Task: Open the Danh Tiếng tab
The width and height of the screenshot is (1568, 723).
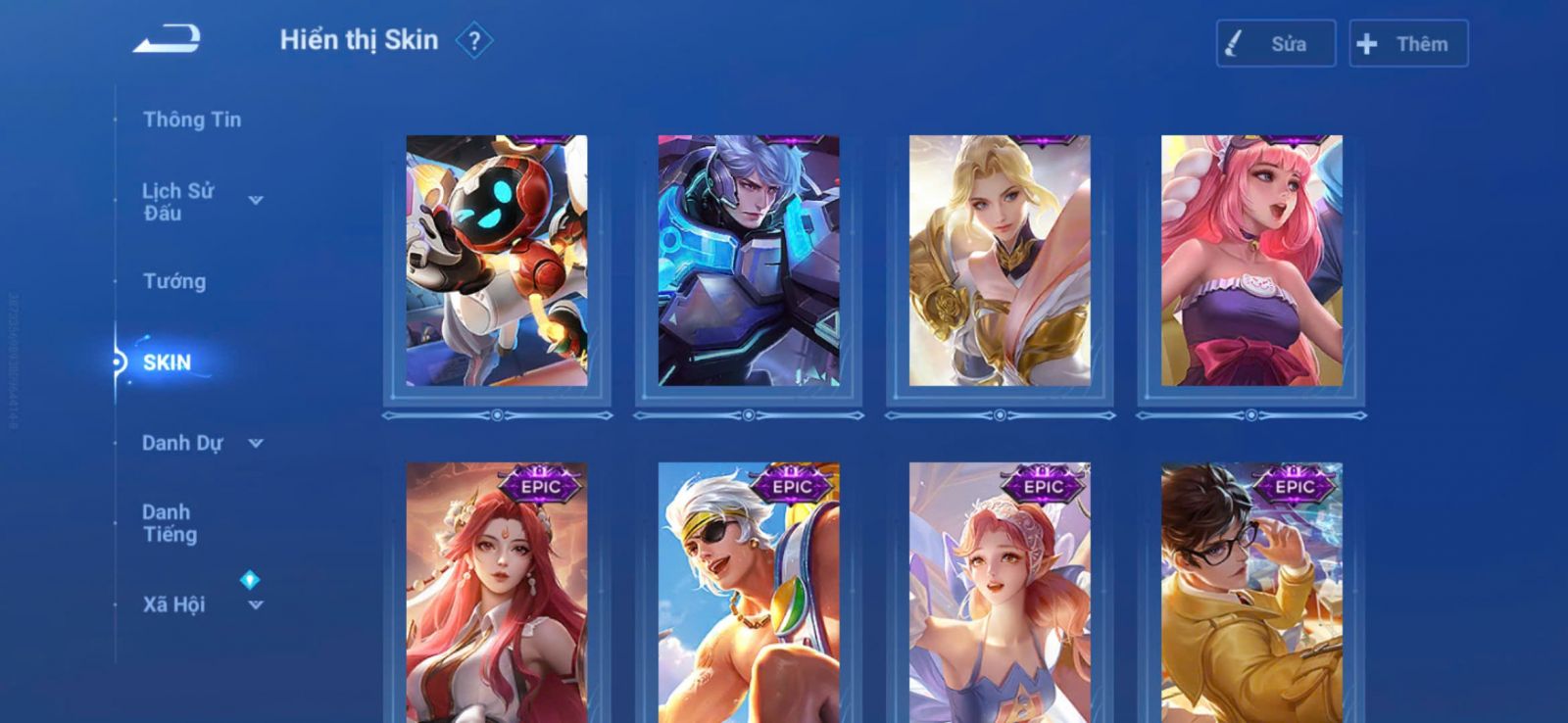Action: click(170, 523)
